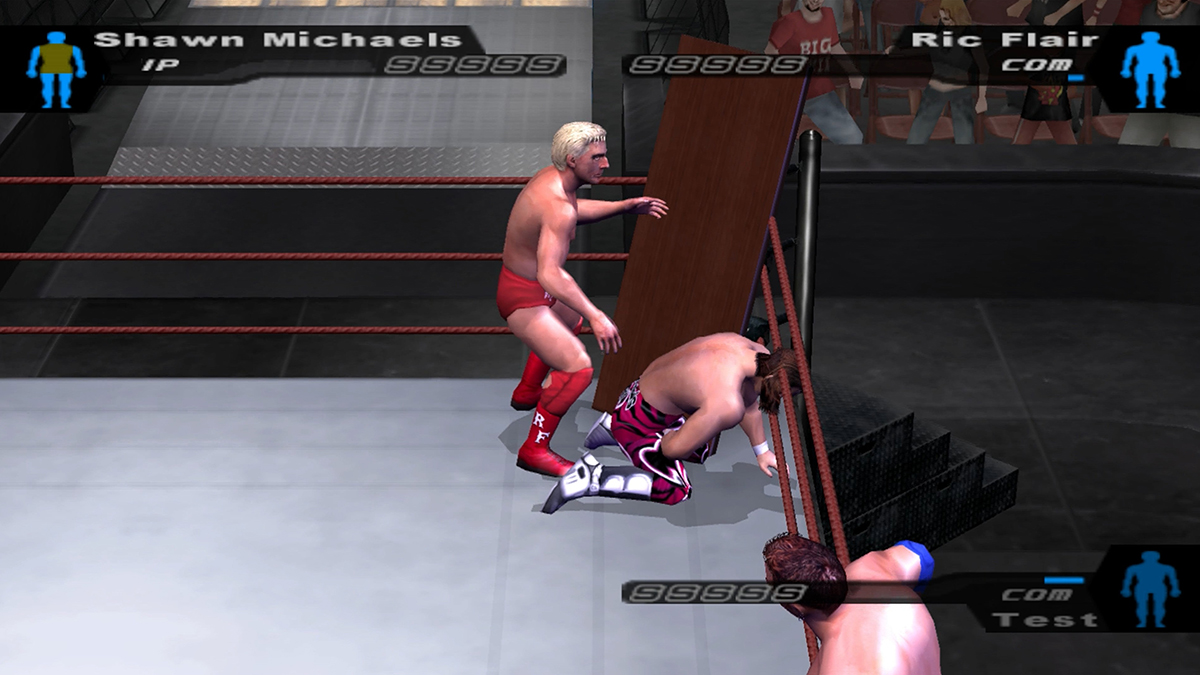The image size is (1200, 675).
Task: Choose Test's body damage figure icon
Action: (1150, 588)
